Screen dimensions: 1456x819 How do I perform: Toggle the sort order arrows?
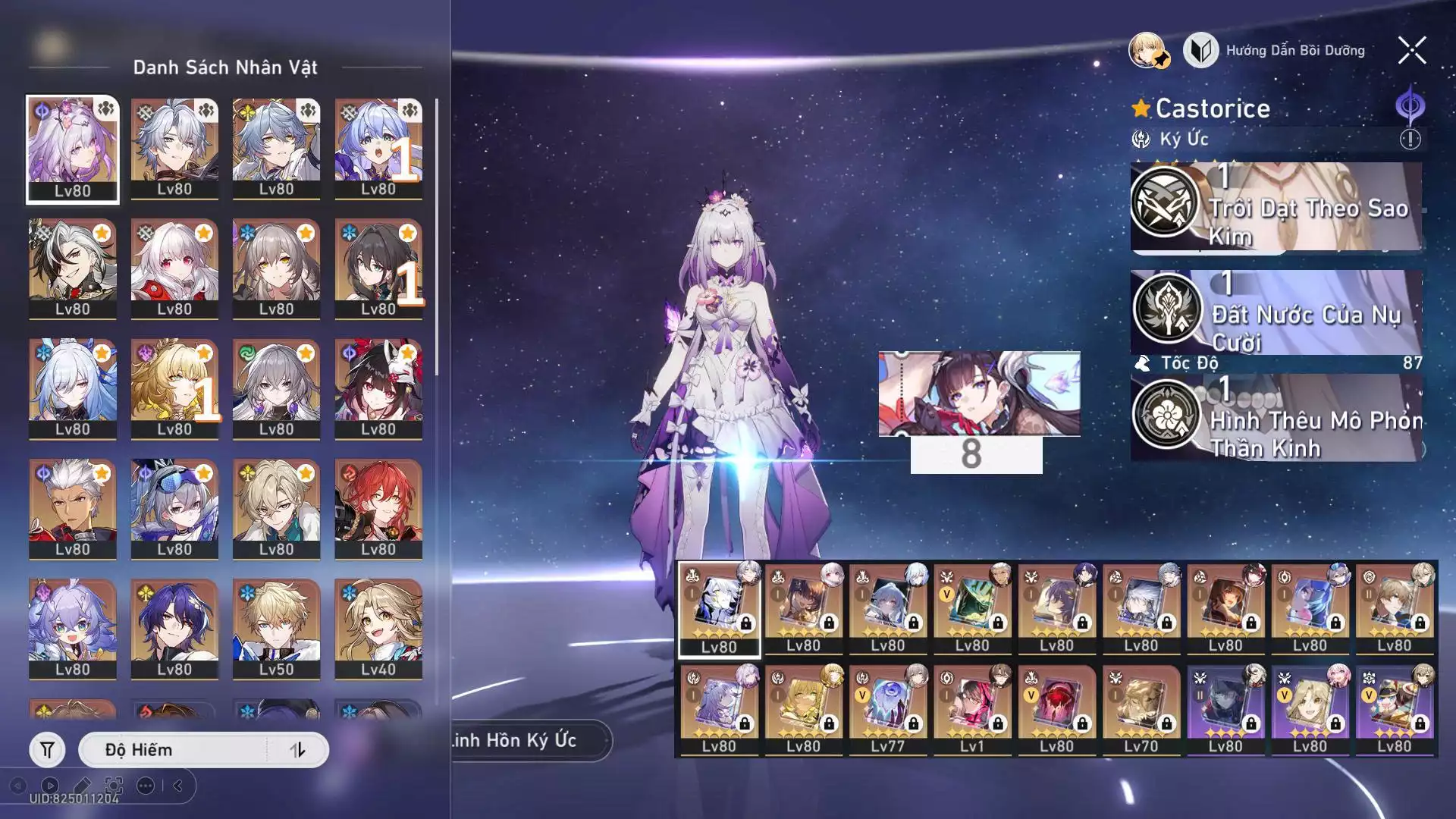pos(297,750)
